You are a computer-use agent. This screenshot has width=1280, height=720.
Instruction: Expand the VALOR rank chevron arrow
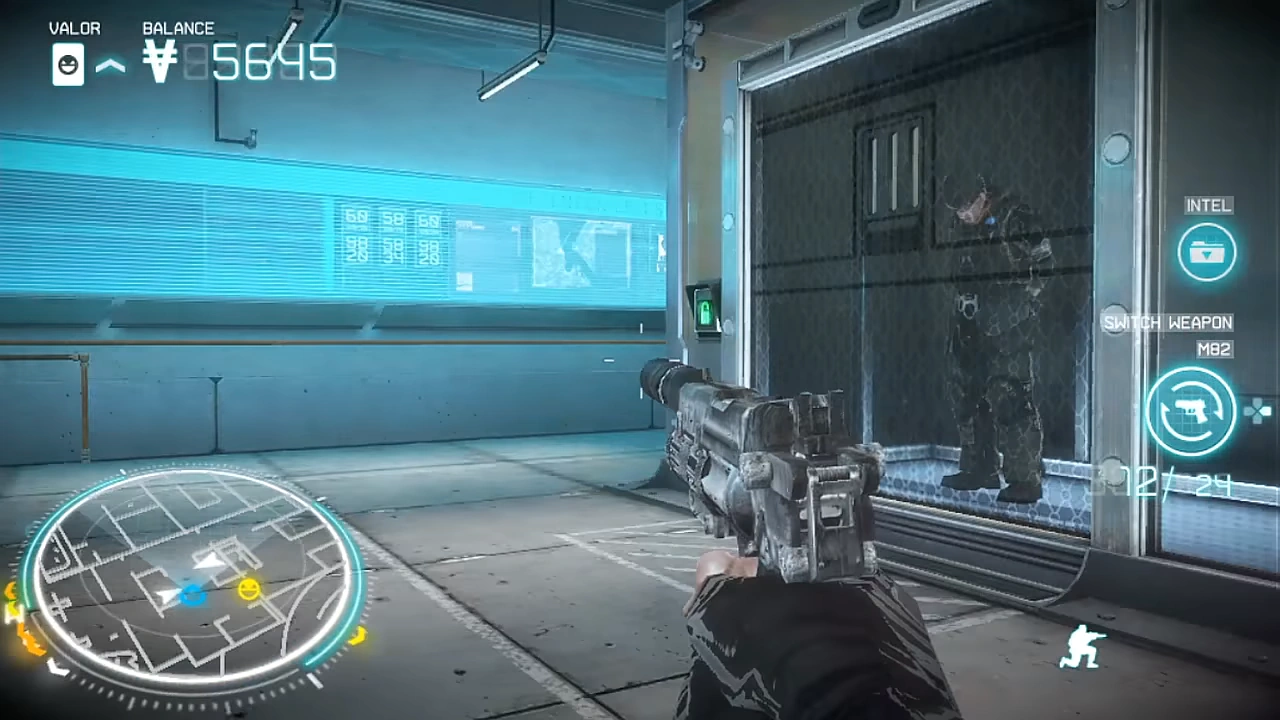click(112, 64)
